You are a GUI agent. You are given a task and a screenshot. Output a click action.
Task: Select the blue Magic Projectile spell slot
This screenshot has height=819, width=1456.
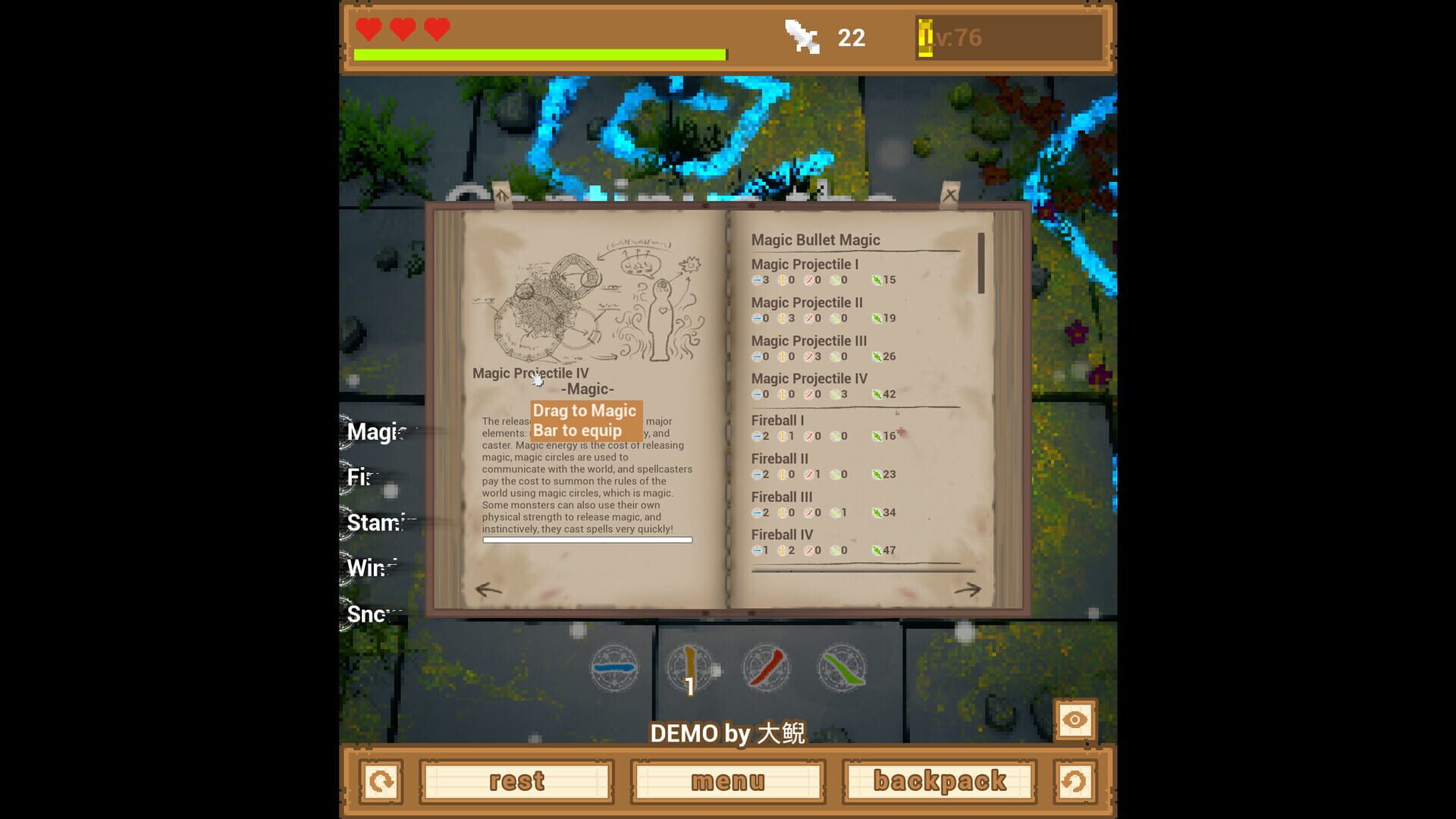pyautogui.click(x=614, y=666)
